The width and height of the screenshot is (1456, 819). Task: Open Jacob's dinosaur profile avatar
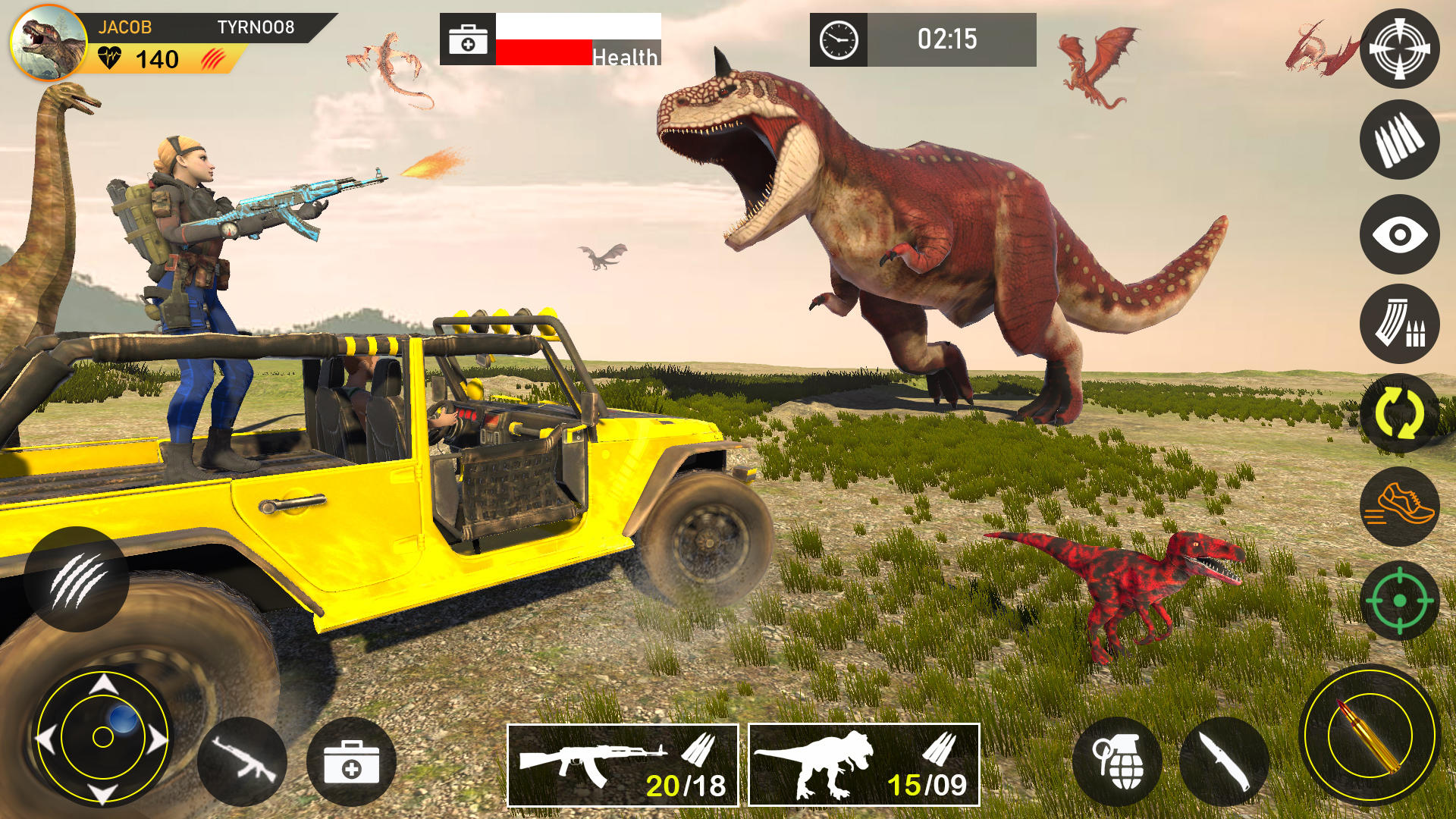tap(49, 42)
